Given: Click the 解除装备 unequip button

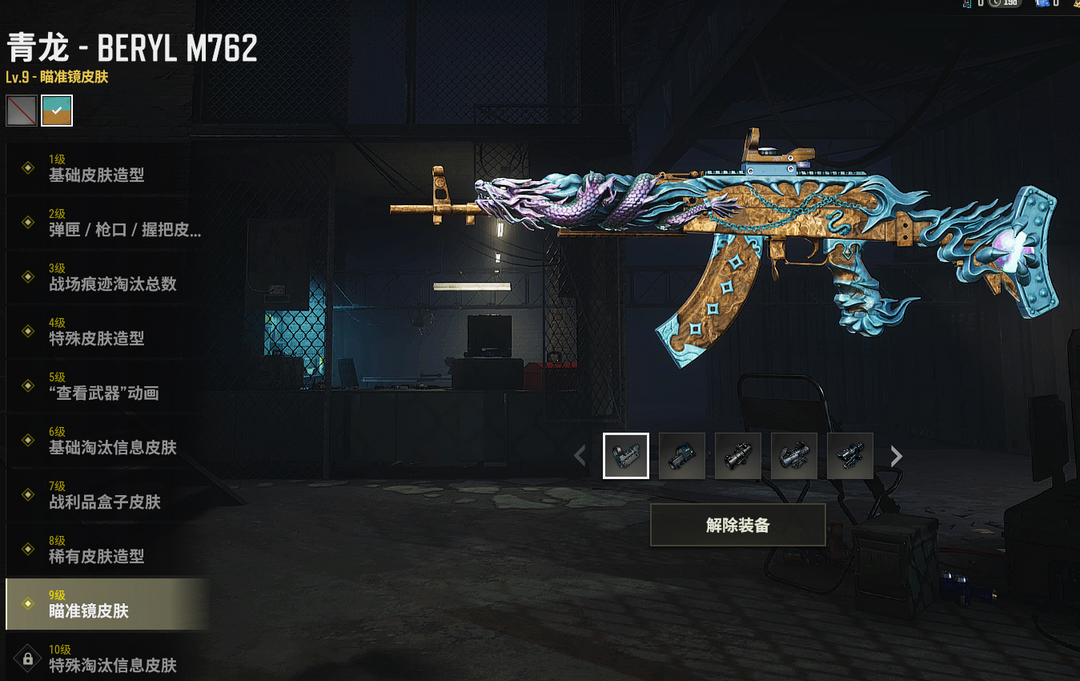Looking at the screenshot, I should pyautogui.click(x=737, y=525).
